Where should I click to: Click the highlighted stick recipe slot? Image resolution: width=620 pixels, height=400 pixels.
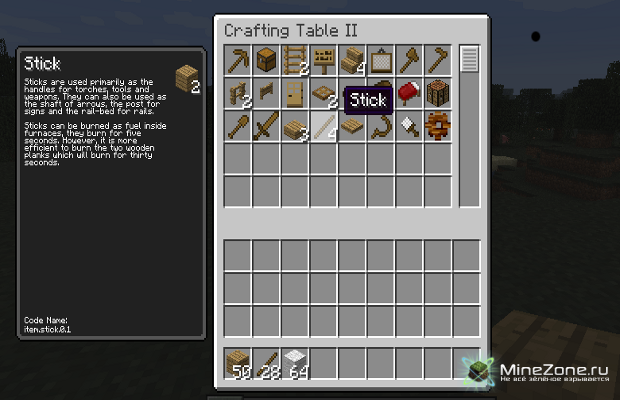click(x=323, y=127)
